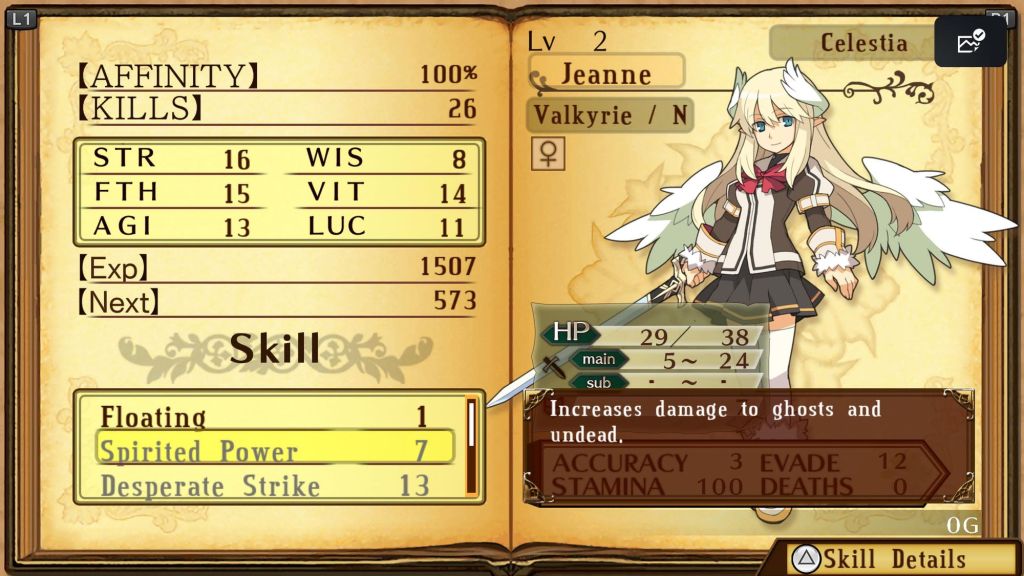Open the Skill Details panel
The height and width of the screenshot is (576, 1024).
pyautogui.click(x=880, y=559)
